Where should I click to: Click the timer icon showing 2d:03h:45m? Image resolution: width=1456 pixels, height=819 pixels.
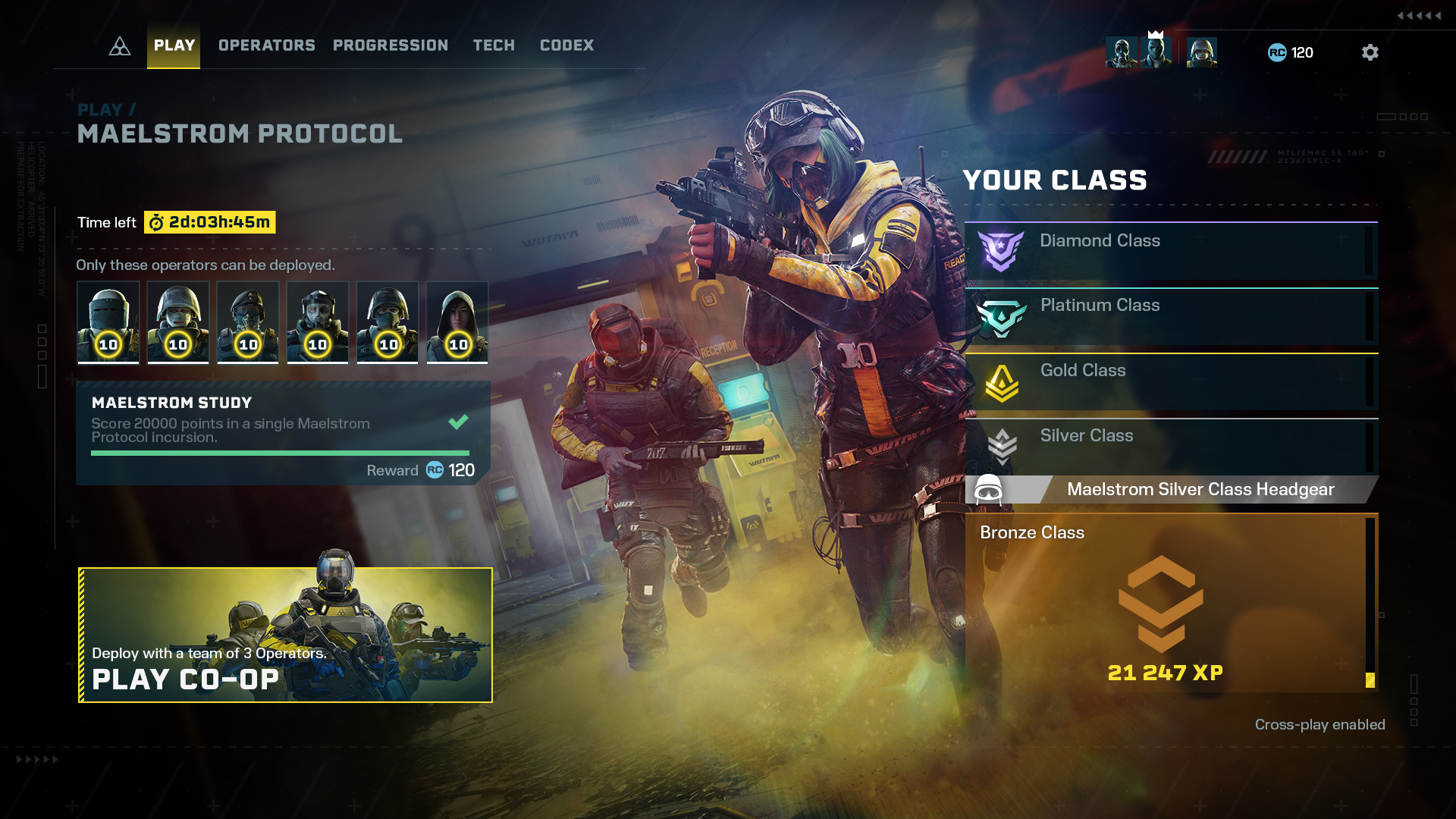pyautogui.click(x=157, y=222)
